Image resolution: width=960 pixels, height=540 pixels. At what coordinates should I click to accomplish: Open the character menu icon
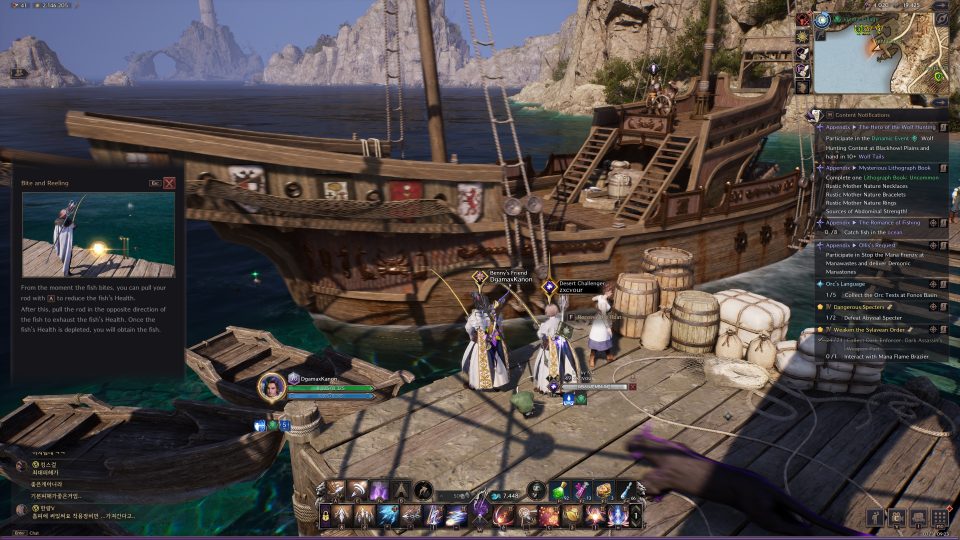click(877, 517)
